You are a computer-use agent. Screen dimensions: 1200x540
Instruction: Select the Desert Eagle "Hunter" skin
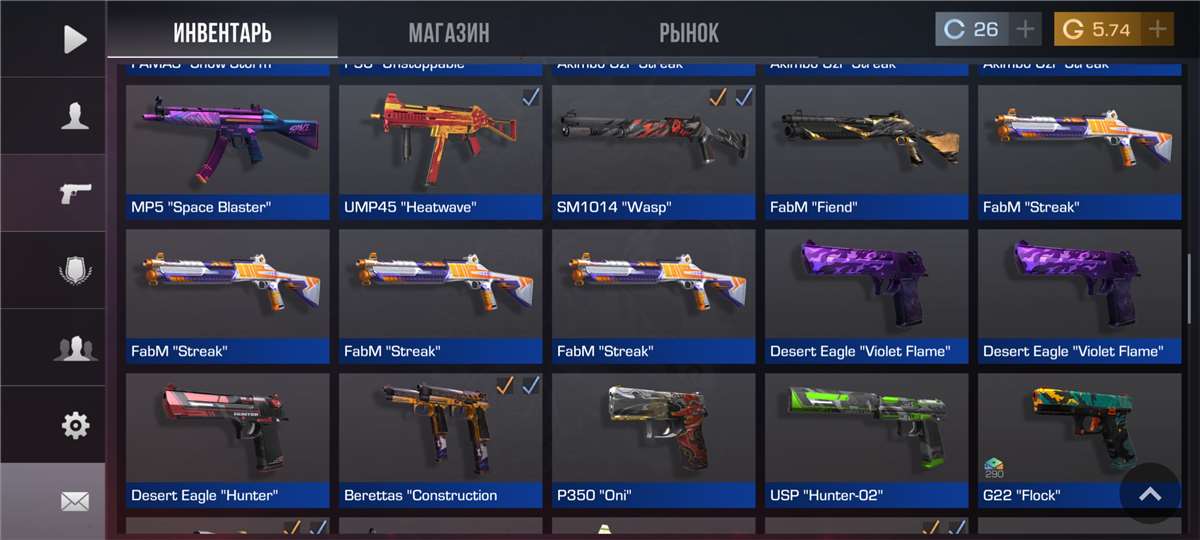(228, 439)
